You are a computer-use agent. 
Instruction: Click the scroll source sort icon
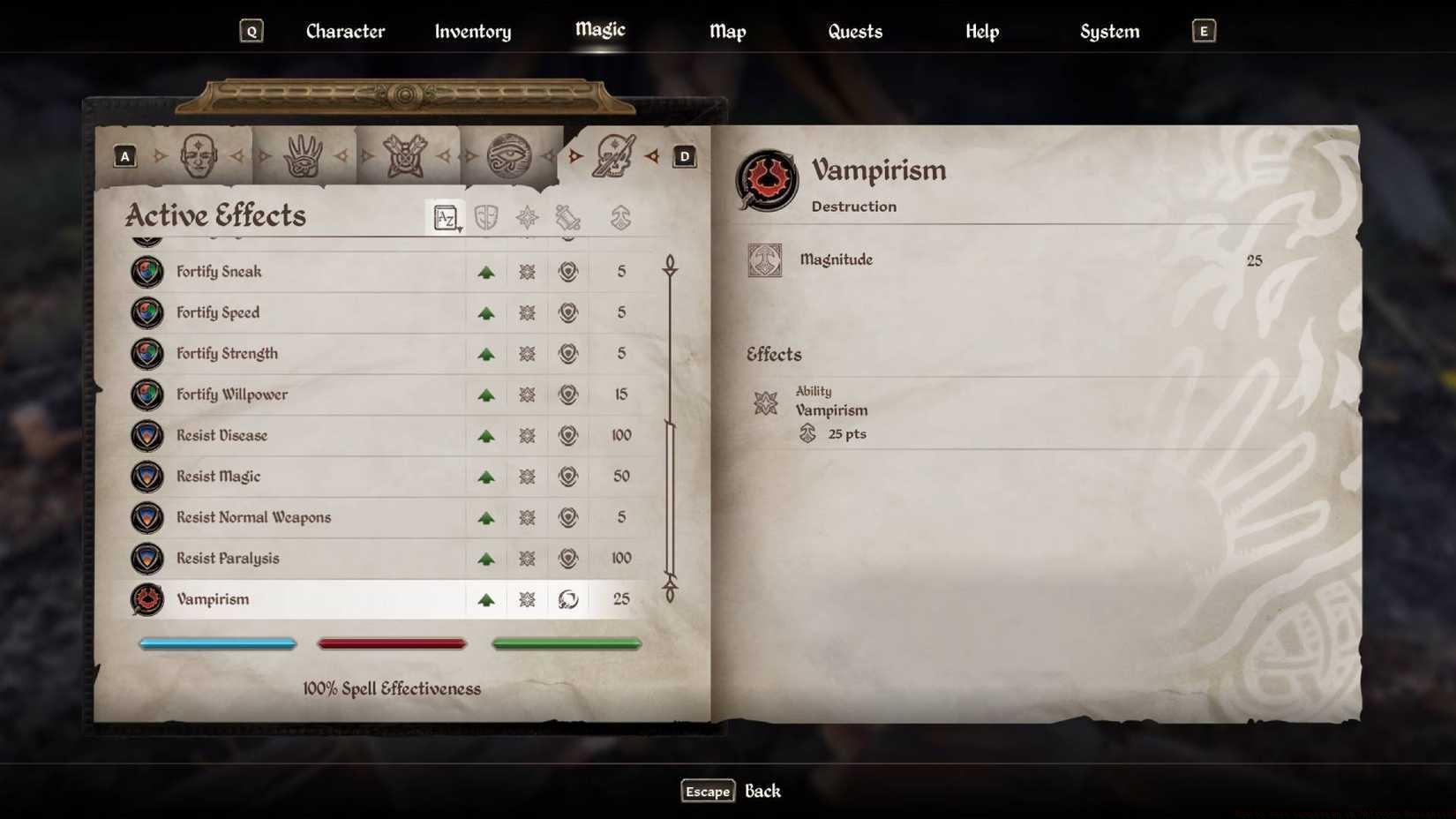[567, 218]
